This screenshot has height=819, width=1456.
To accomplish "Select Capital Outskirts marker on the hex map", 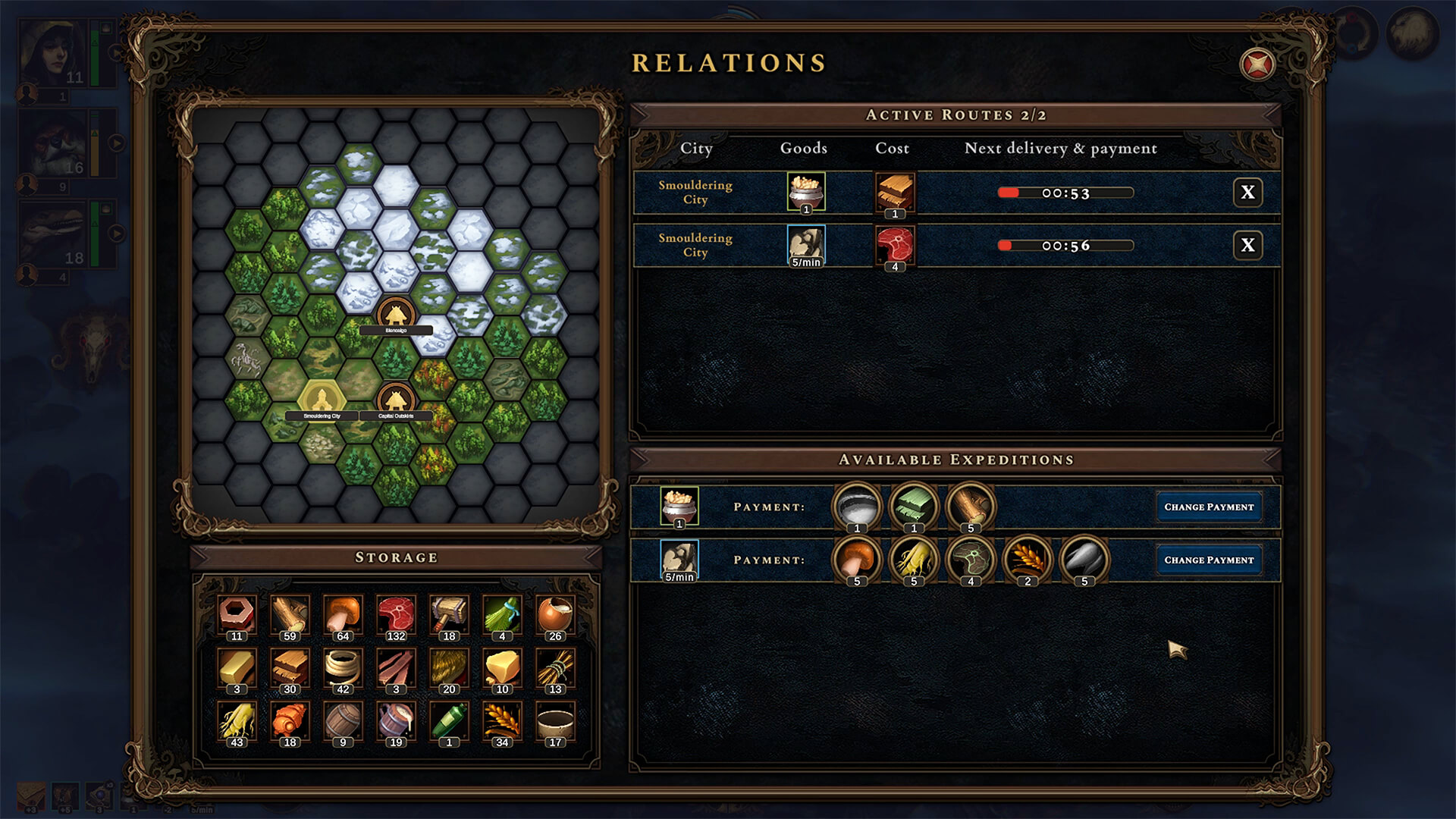I will 395,399.
